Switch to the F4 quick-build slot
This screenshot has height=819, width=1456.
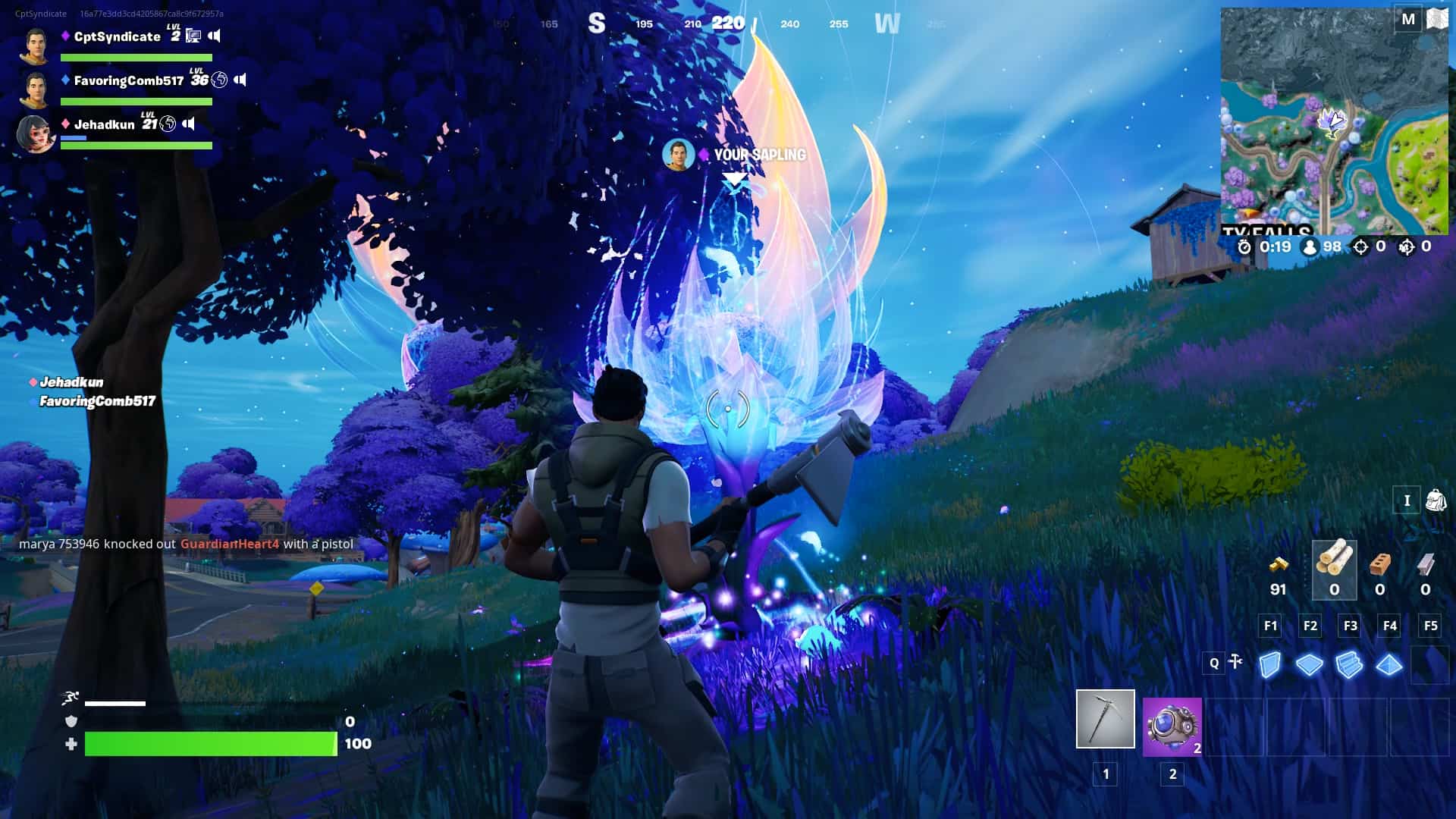point(1390,626)
